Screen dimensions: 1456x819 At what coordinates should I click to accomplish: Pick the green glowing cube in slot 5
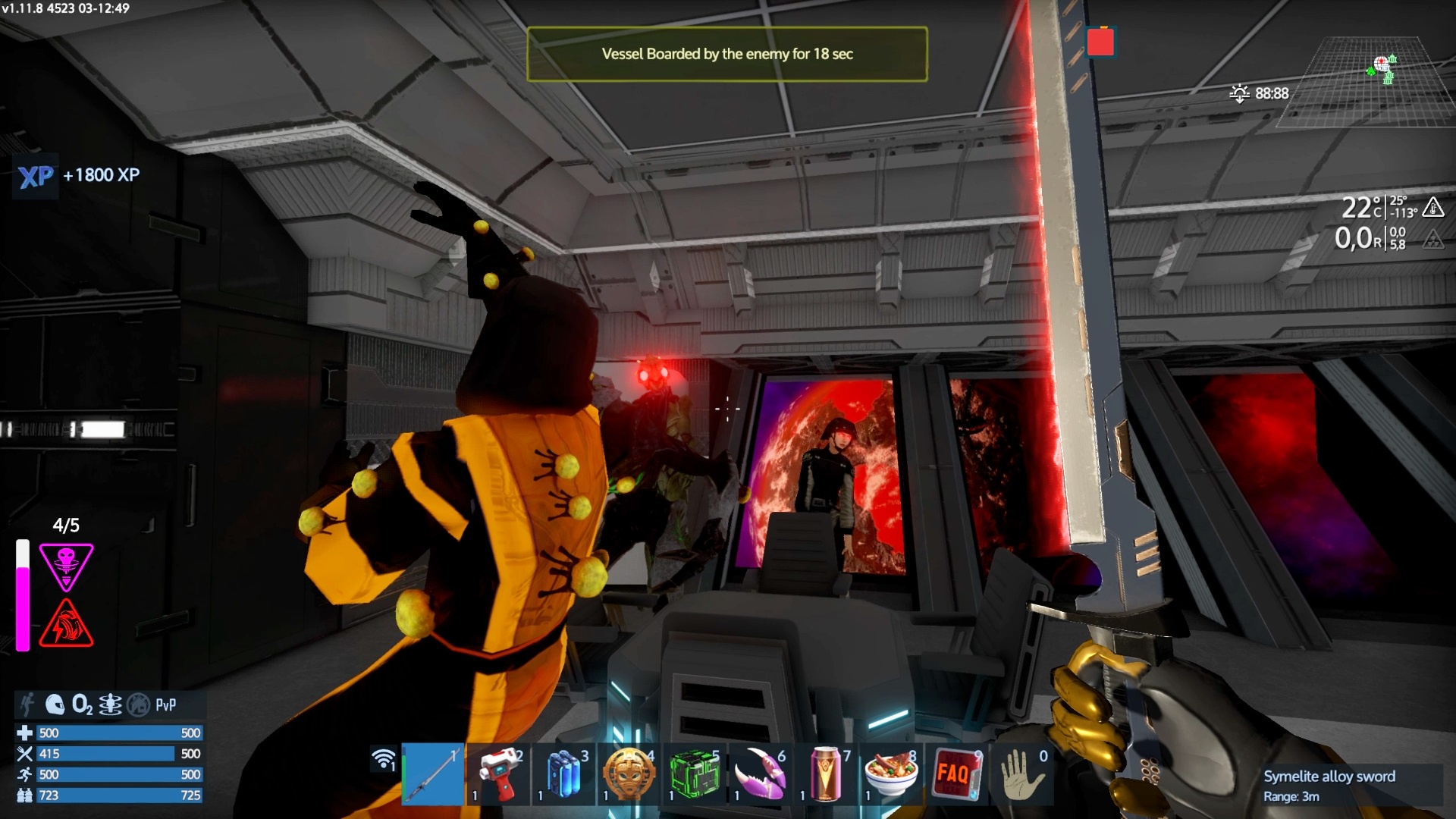695,773
